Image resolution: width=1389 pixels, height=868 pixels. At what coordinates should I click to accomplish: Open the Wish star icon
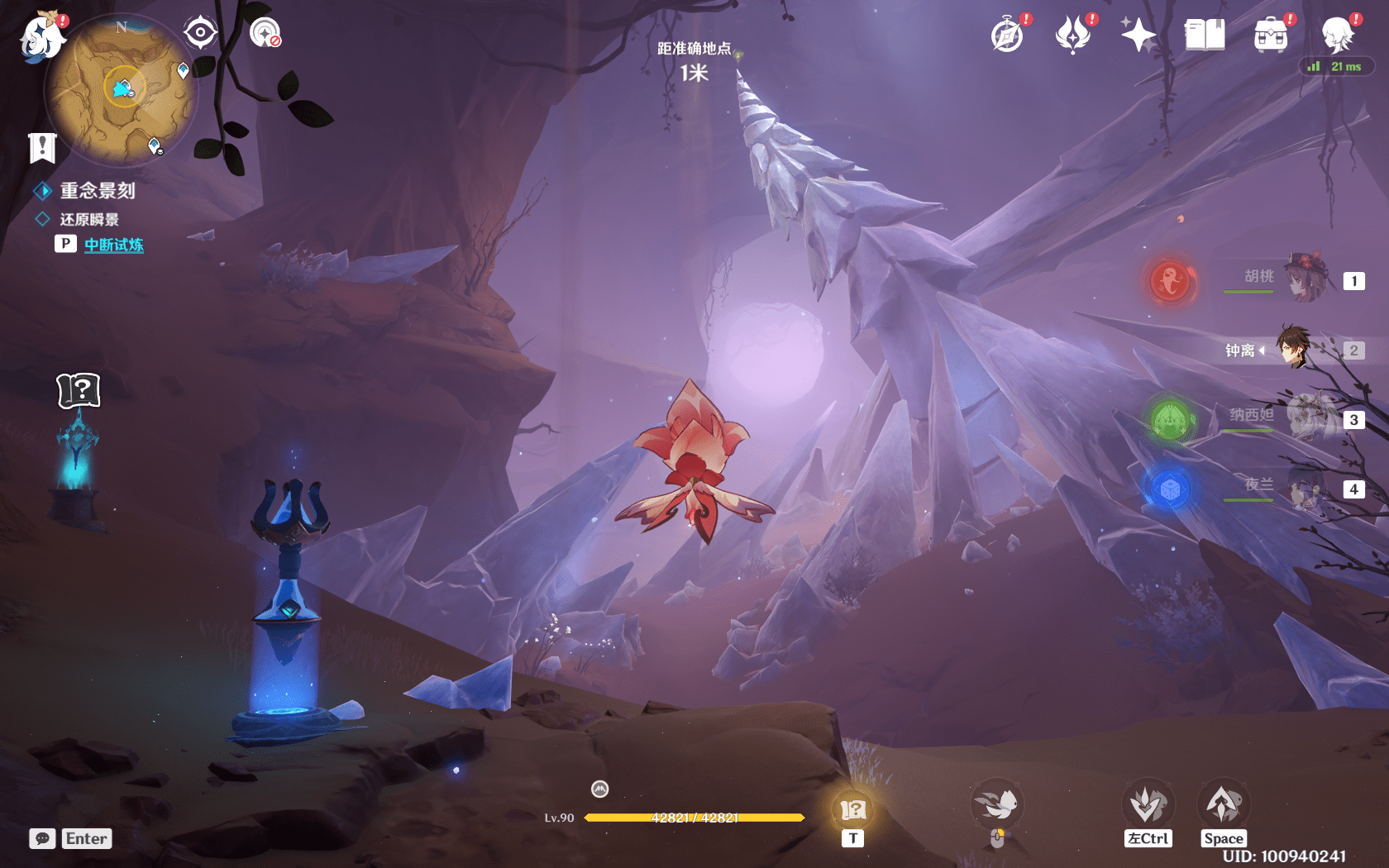[x=1138, y=36]
